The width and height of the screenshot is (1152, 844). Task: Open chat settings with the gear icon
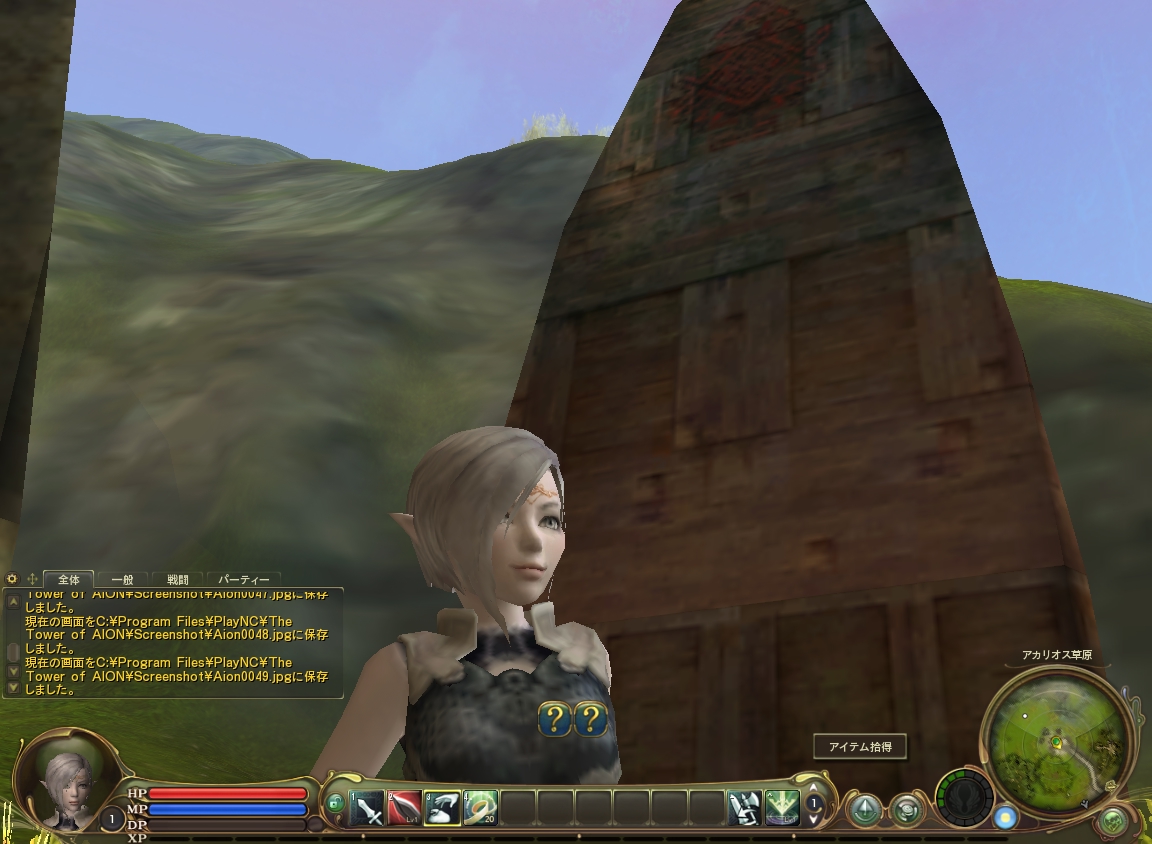point(12,579)
